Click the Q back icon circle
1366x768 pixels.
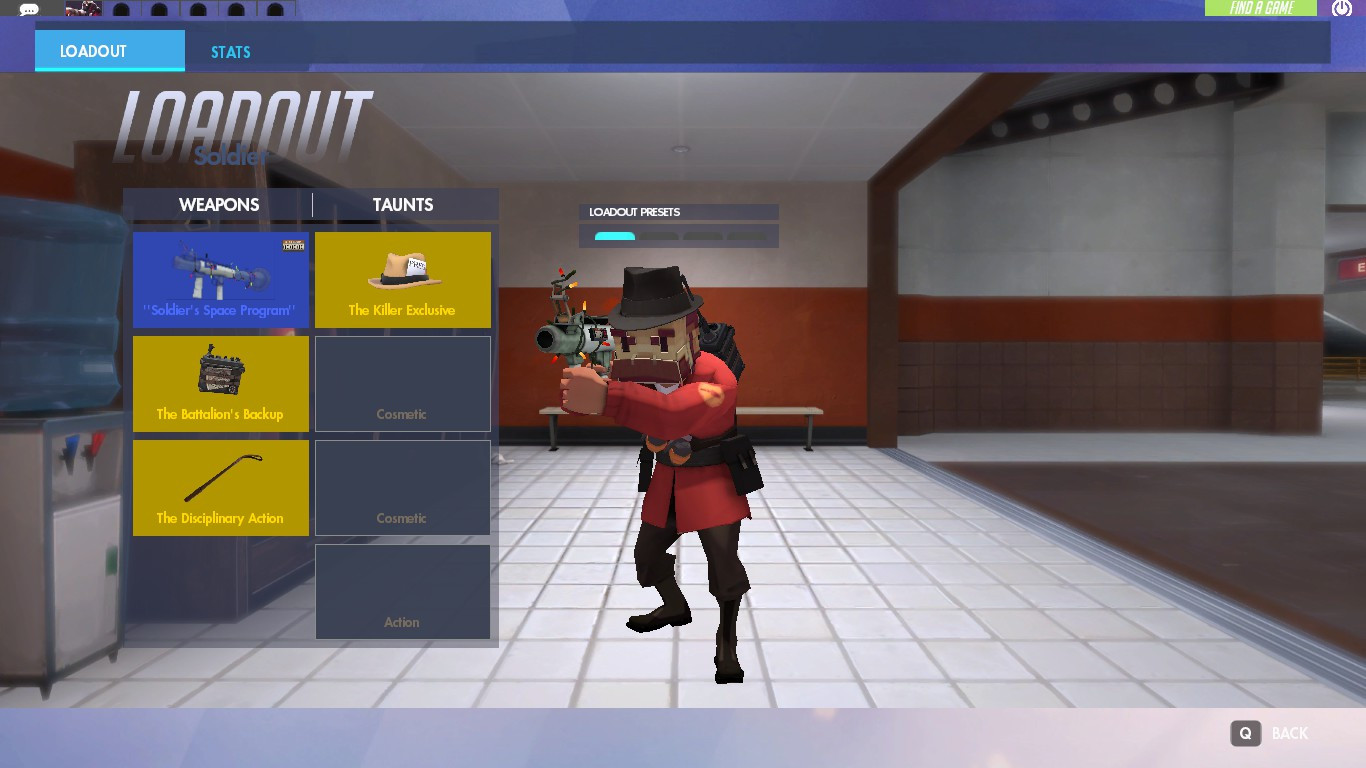[1245, 733]
